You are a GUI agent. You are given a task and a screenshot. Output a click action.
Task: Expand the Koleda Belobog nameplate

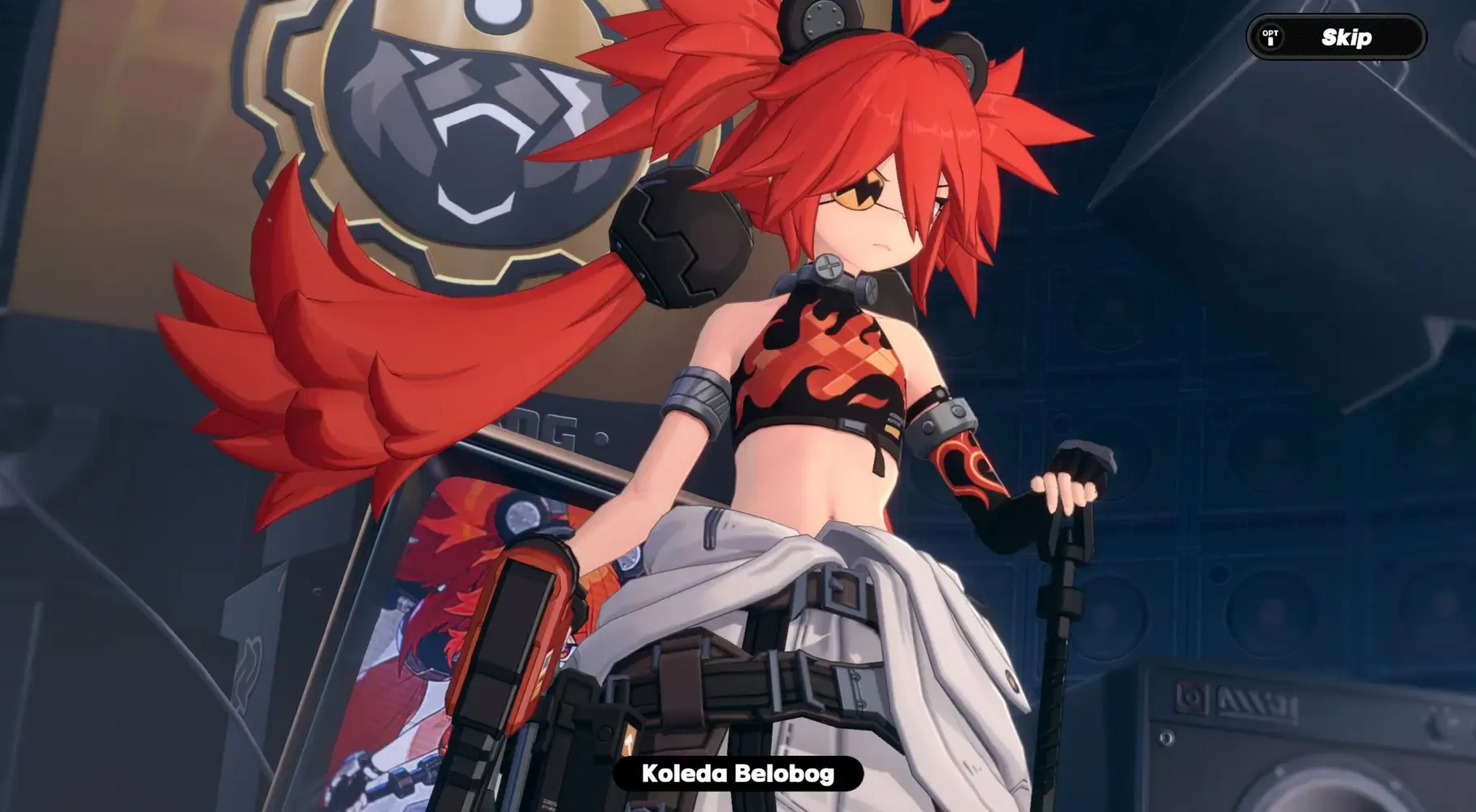coord(738,775)
